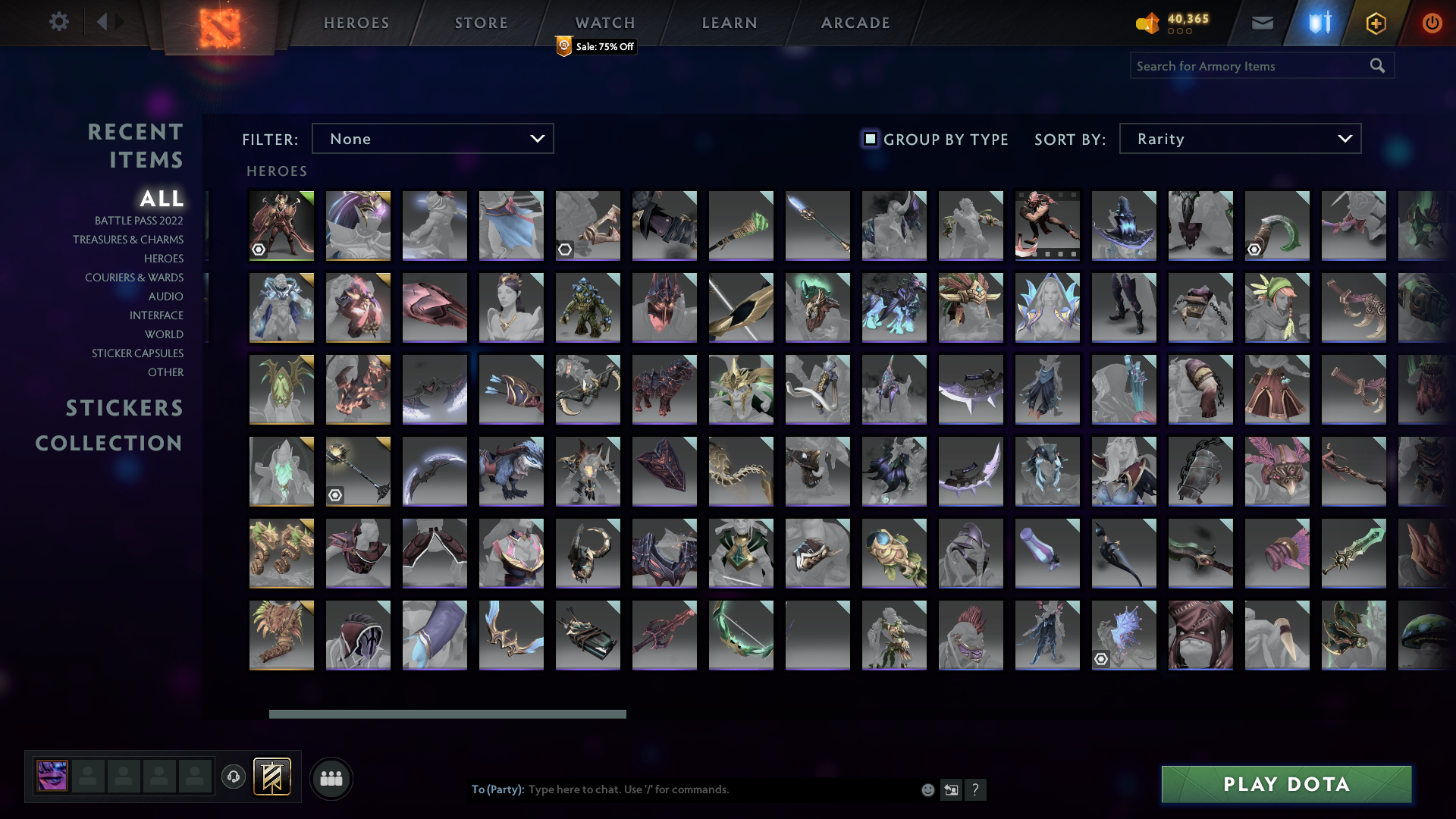Open the mail notifications envelope
This screenshot has height=819, width=1456.
(x=1261, y=22)
